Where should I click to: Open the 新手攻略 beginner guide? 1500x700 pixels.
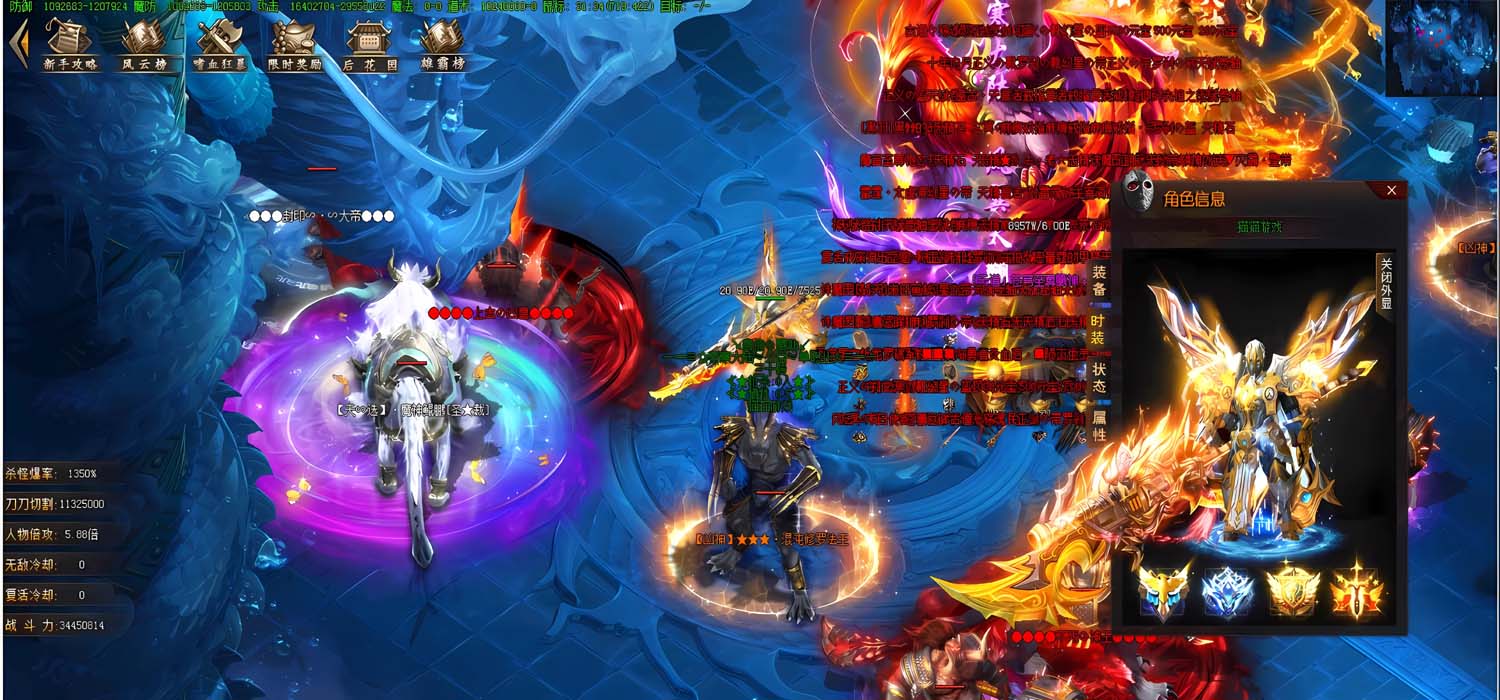[x=70, y=45]
